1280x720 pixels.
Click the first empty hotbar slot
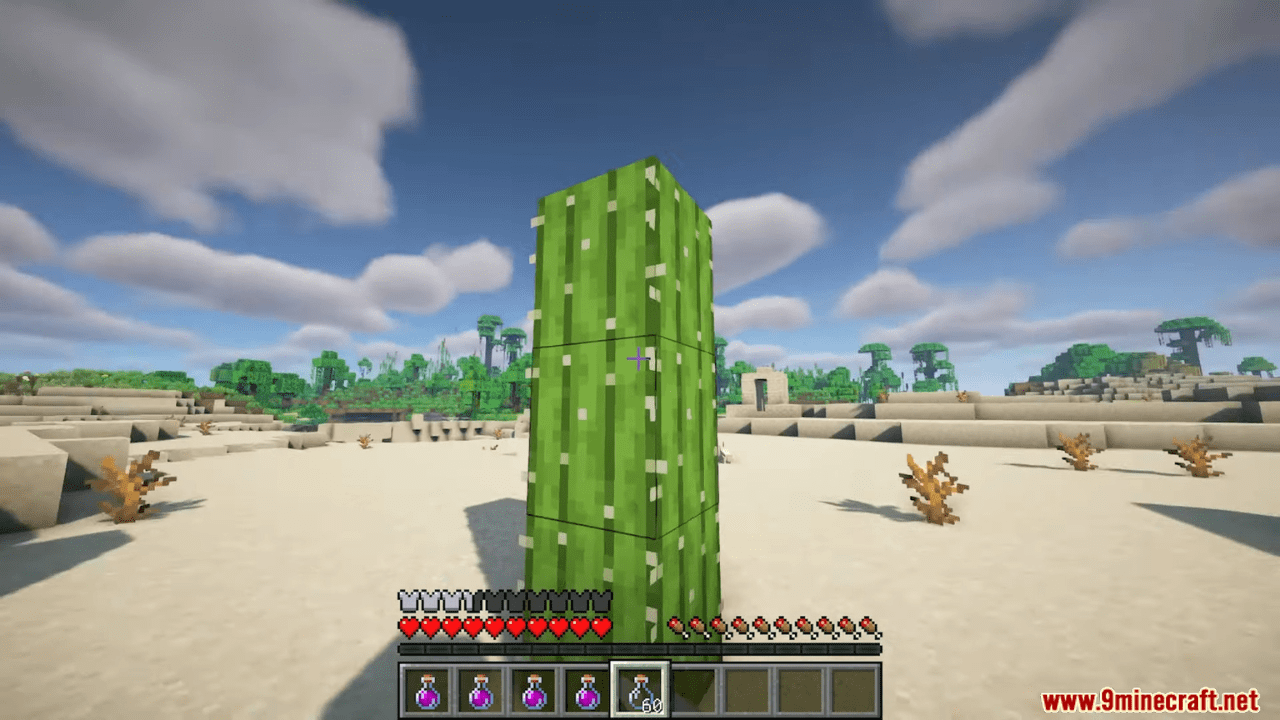tap(693, 688)
